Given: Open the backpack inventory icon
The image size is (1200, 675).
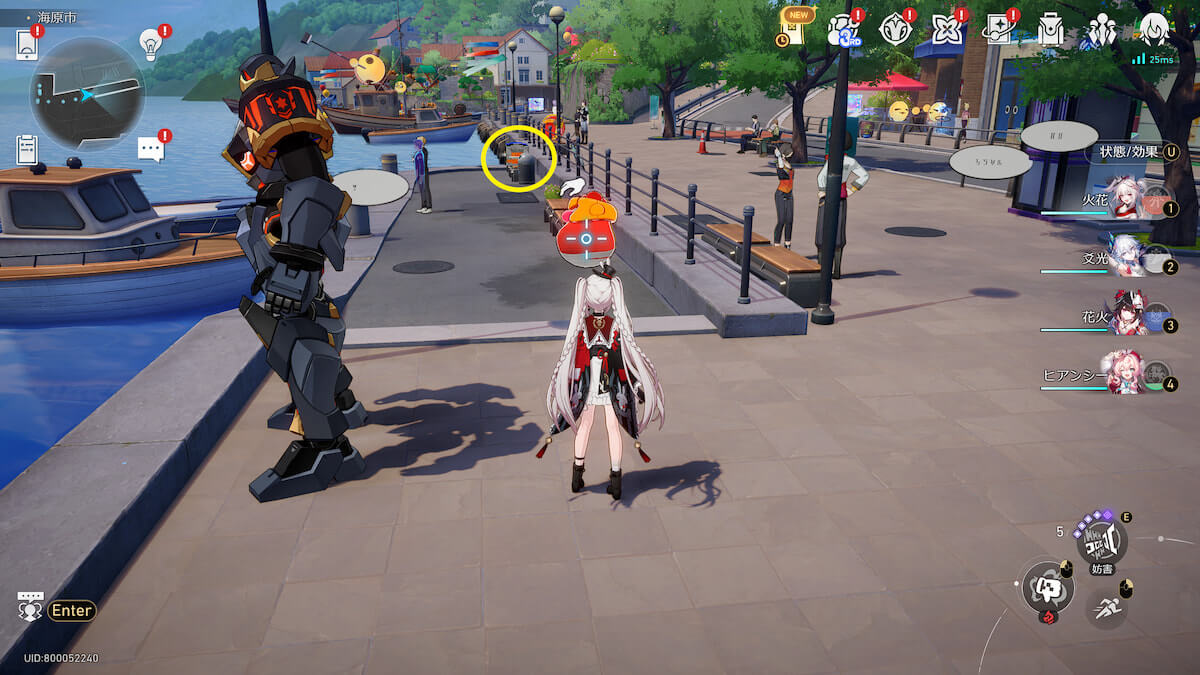Looking at the screenshot, I should 1050,30.
